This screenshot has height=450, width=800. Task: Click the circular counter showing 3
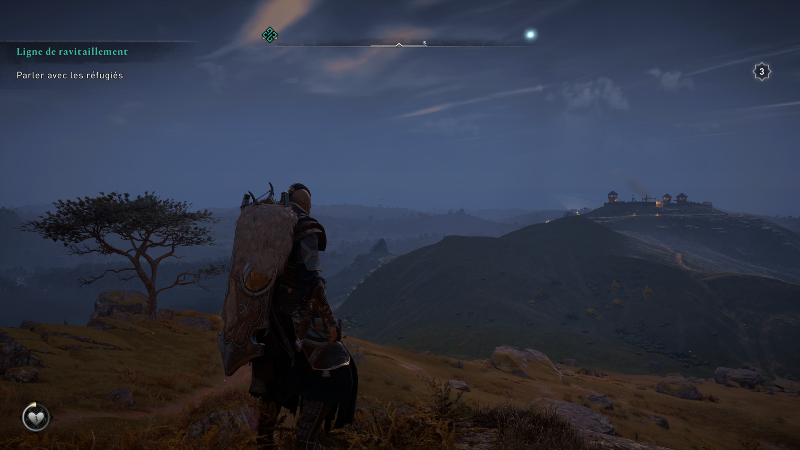click(762, 72)
